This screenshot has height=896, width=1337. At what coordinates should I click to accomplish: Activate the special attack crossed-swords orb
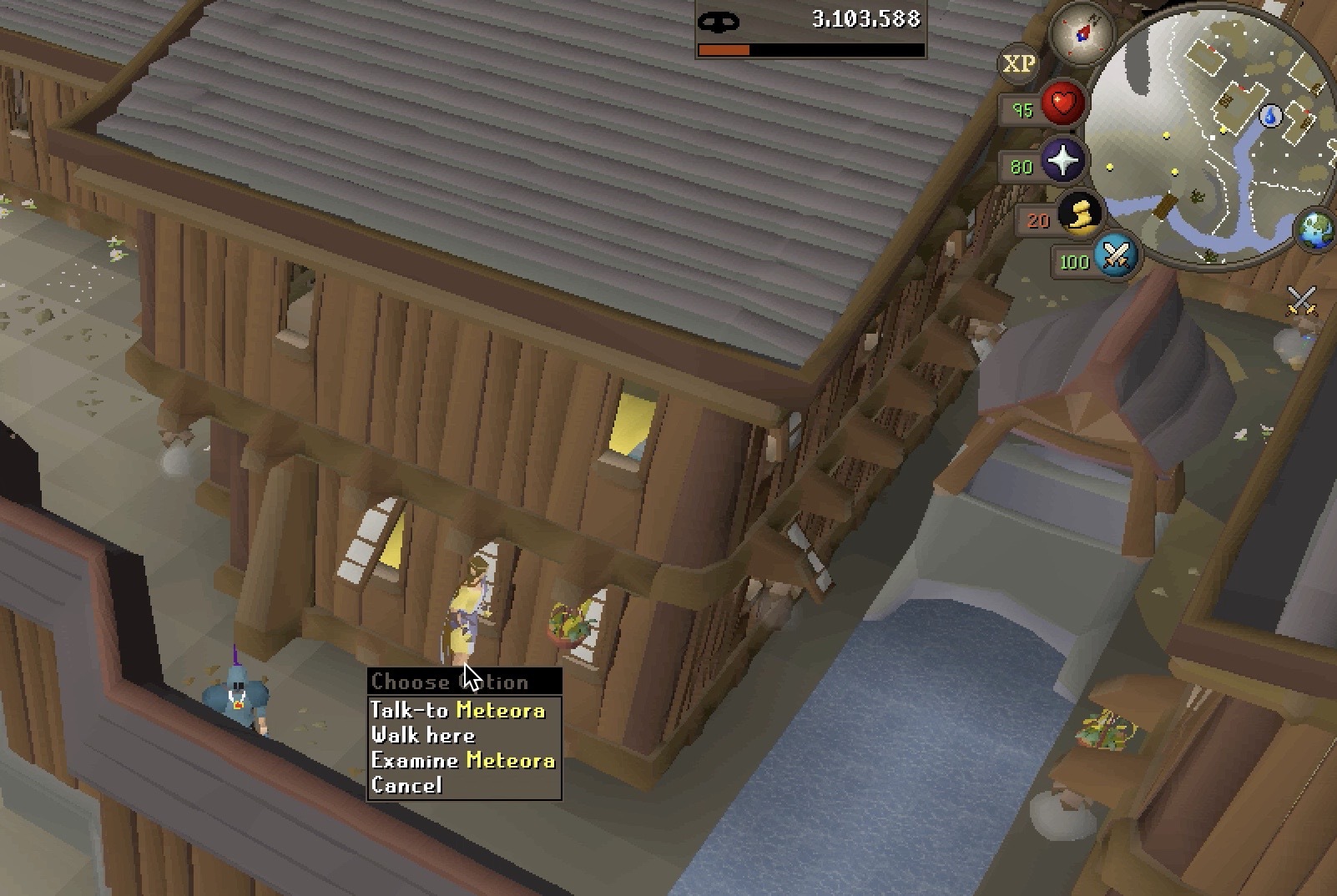coord(1116,254)
